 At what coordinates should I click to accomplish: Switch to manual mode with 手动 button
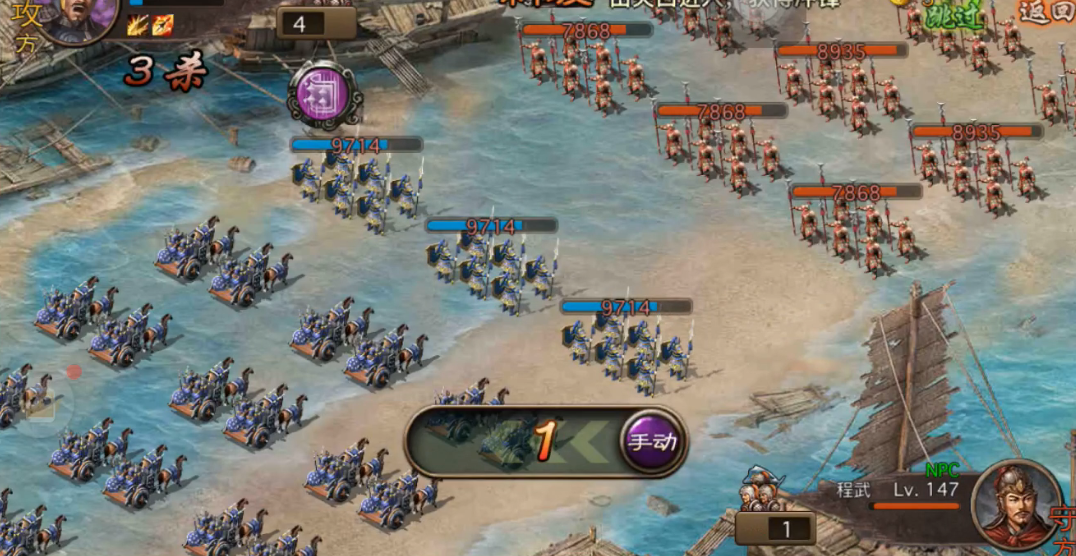pos(653,441)
